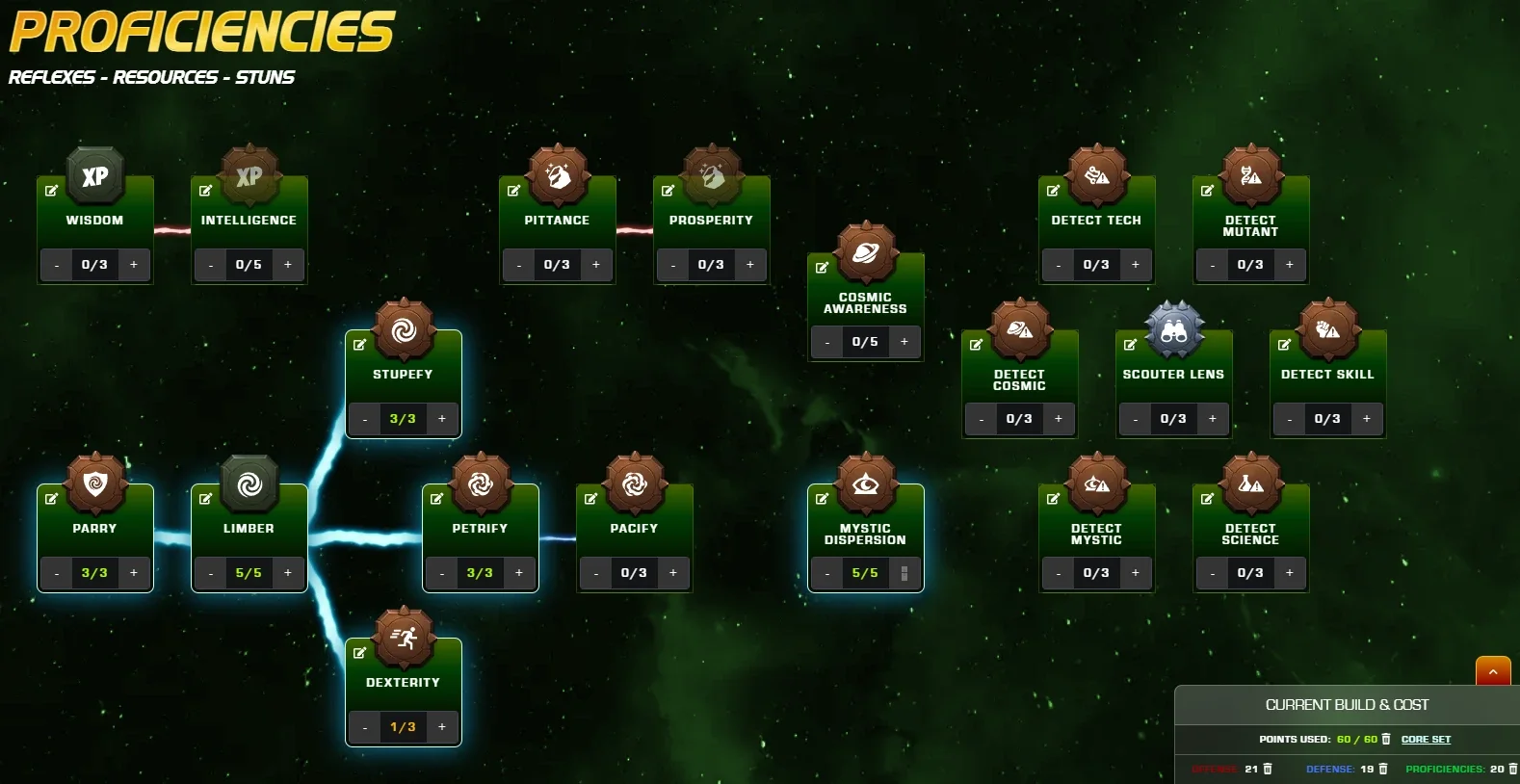This screenshot has width=1520, height=784.
Task: Lower Mystic Dispersion by one point
Action: coord(827,573)
